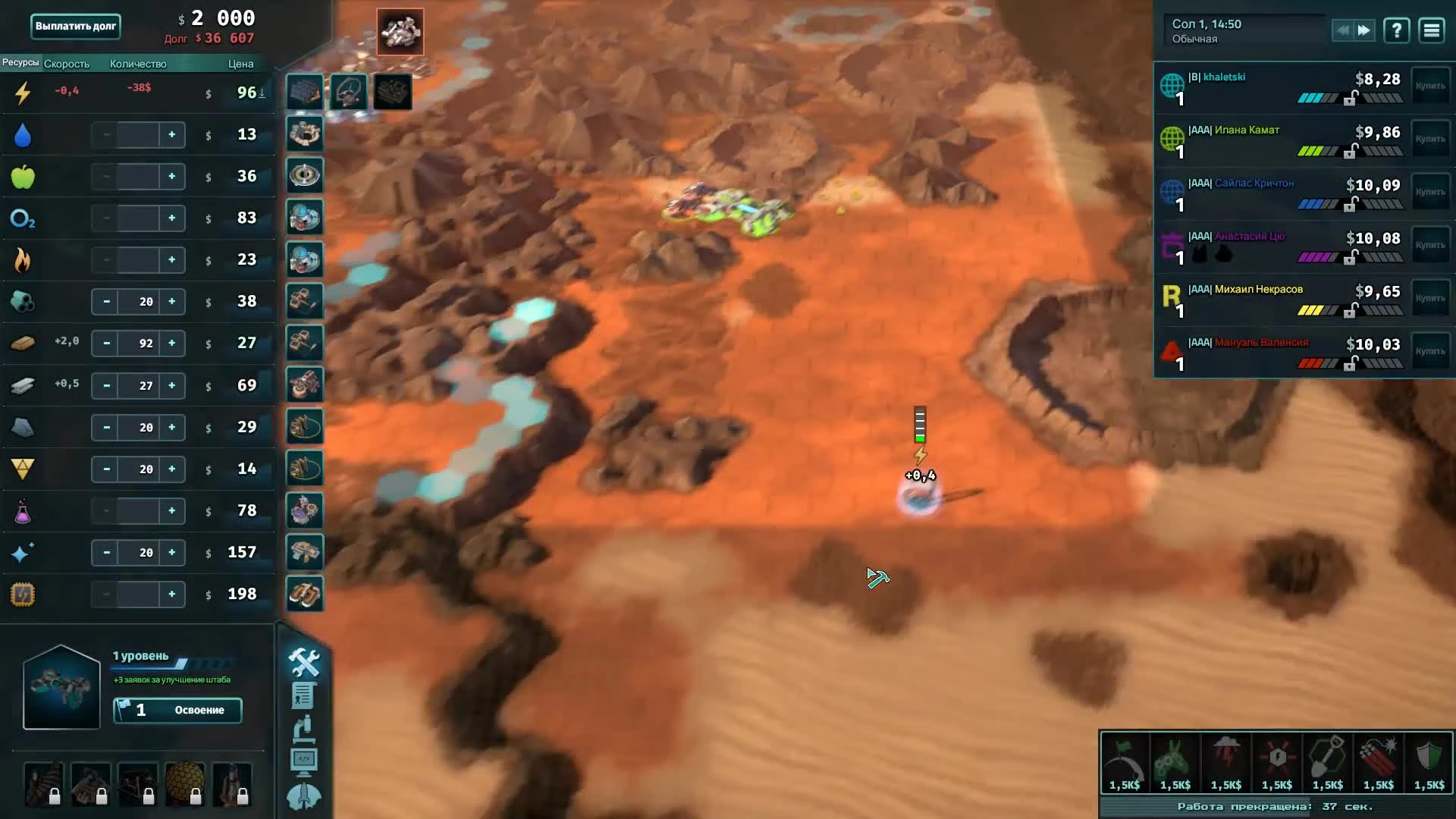Switch to the middle building category tab
1456x819 pixels.
click(x=349, y=91)
